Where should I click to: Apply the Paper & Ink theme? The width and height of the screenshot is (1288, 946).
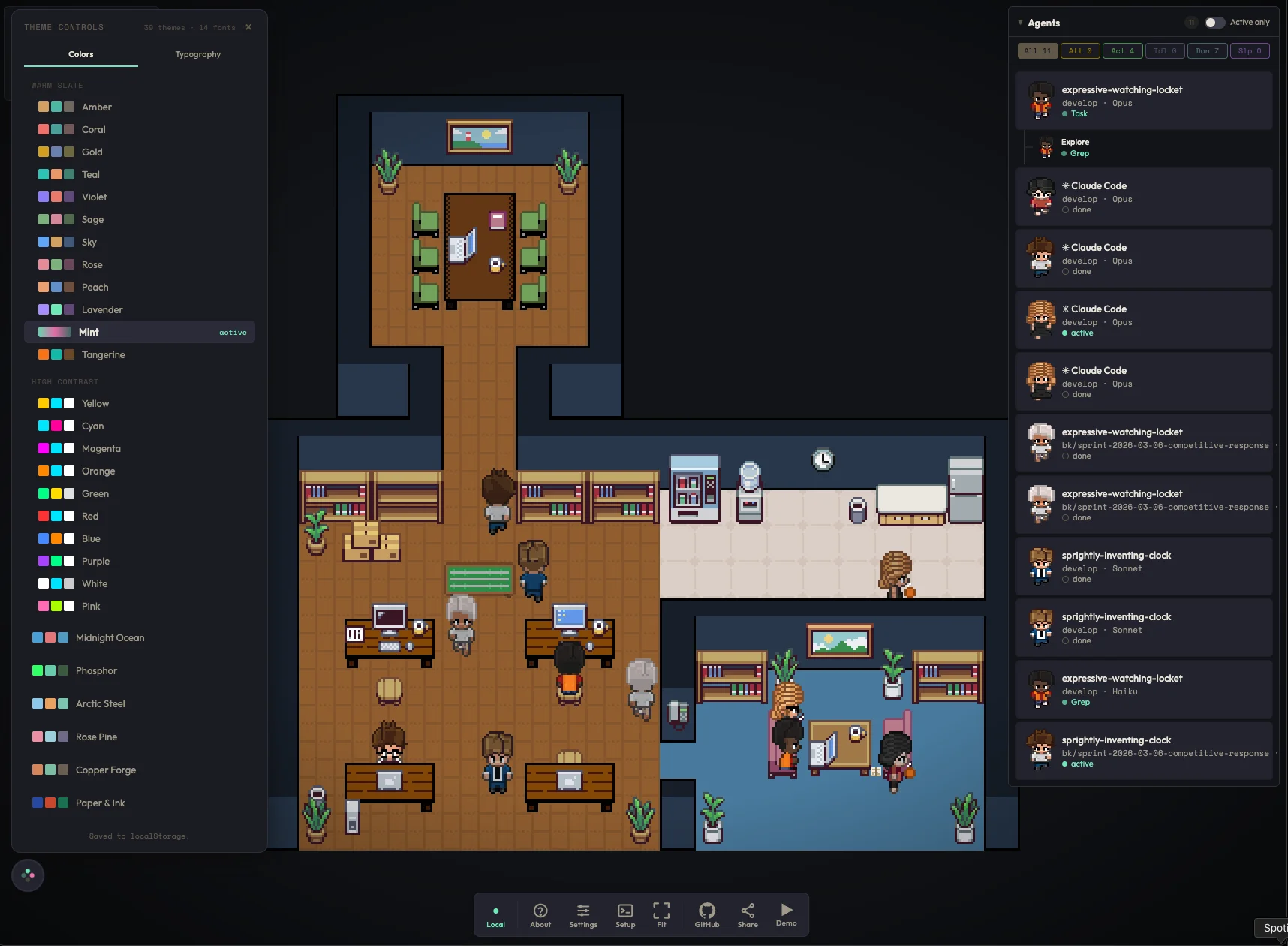[x=100, y=803]
